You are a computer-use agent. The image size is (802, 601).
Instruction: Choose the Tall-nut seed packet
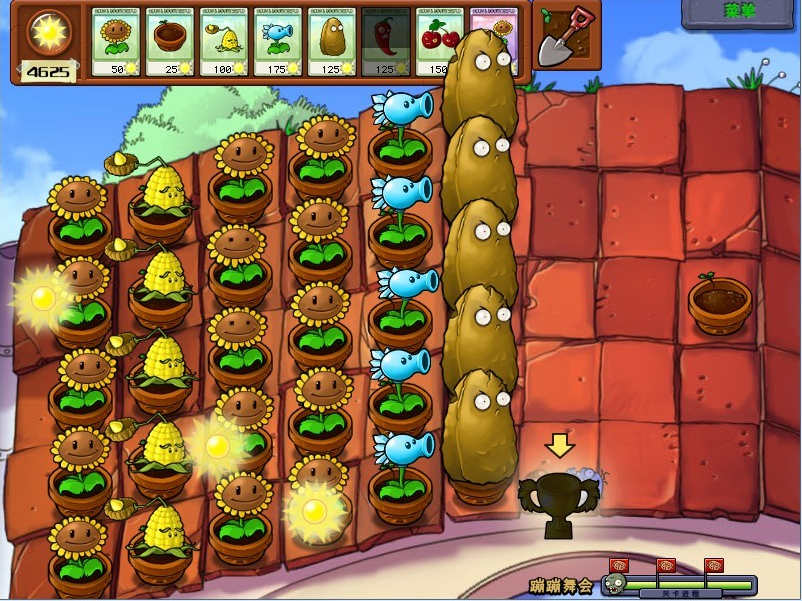point(332,41)
